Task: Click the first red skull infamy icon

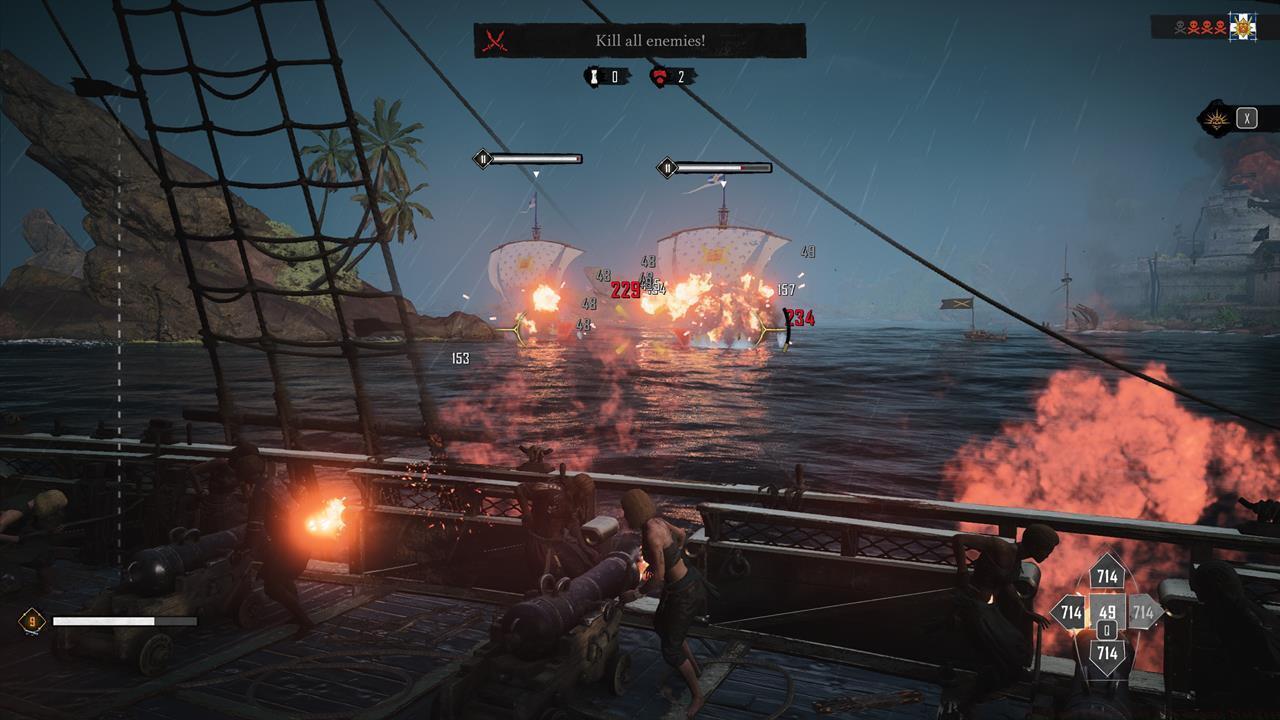Action: click(x=1194, y=26)
